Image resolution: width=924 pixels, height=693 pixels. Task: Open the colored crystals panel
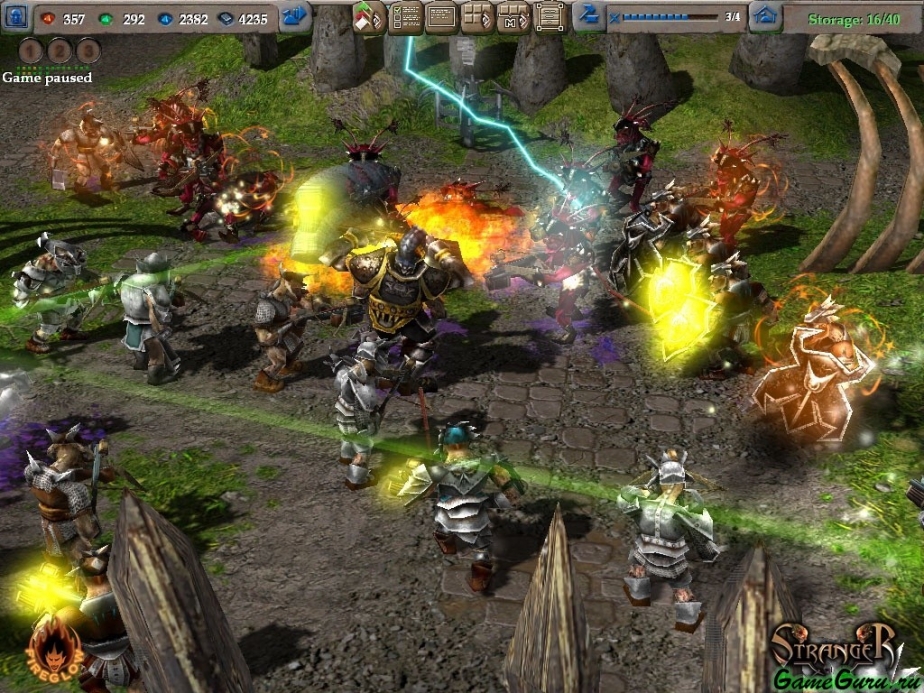click(369, 17)
